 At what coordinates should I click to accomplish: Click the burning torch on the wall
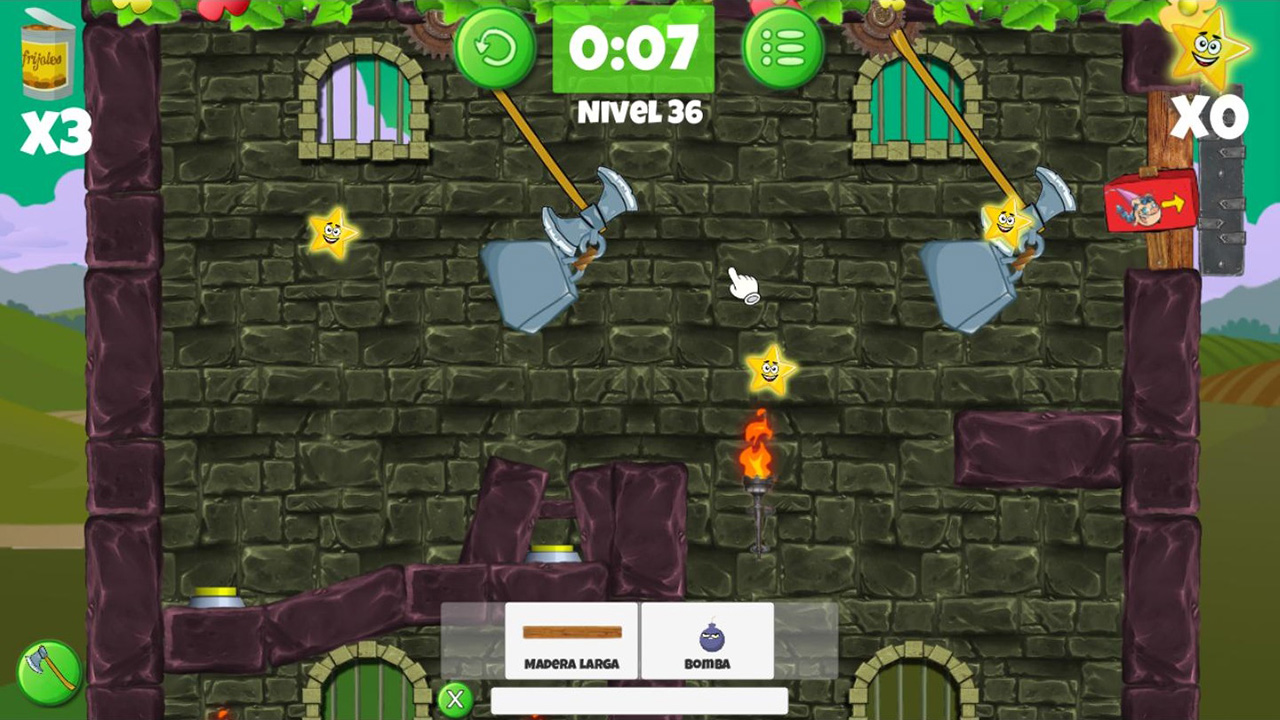pyautogui.click(x=757, y=470)
